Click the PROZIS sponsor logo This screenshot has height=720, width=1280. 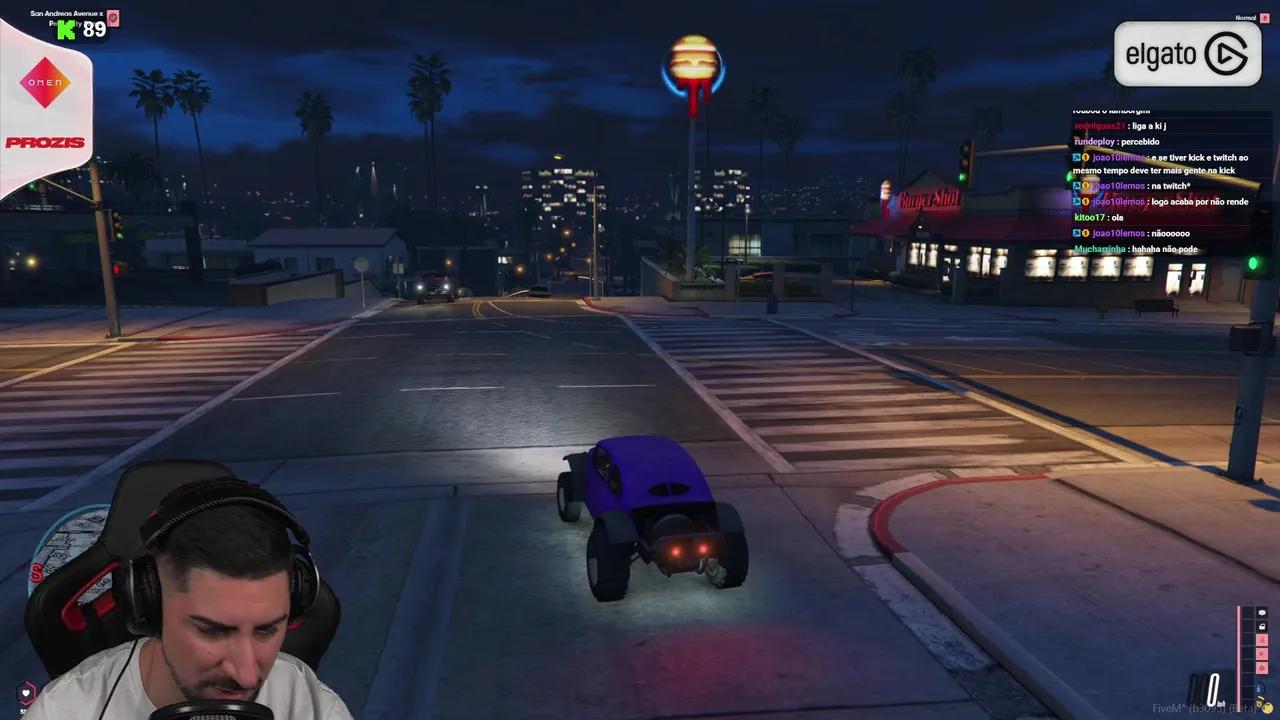(44, 142)
